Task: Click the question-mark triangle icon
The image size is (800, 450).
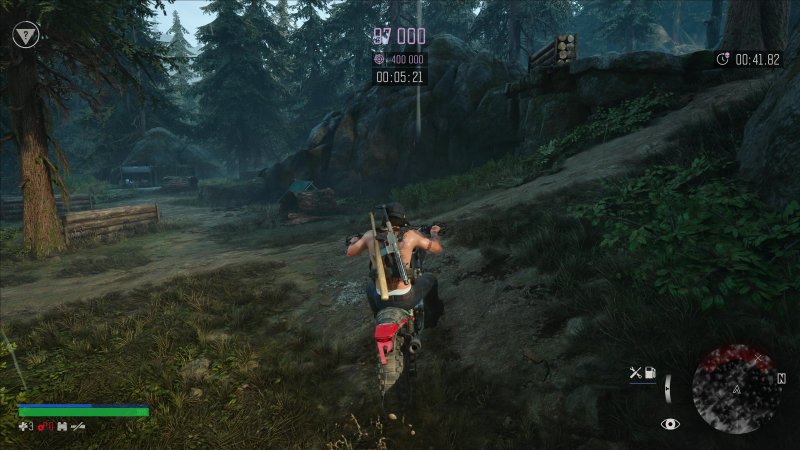Action: (x=25, y=35)
